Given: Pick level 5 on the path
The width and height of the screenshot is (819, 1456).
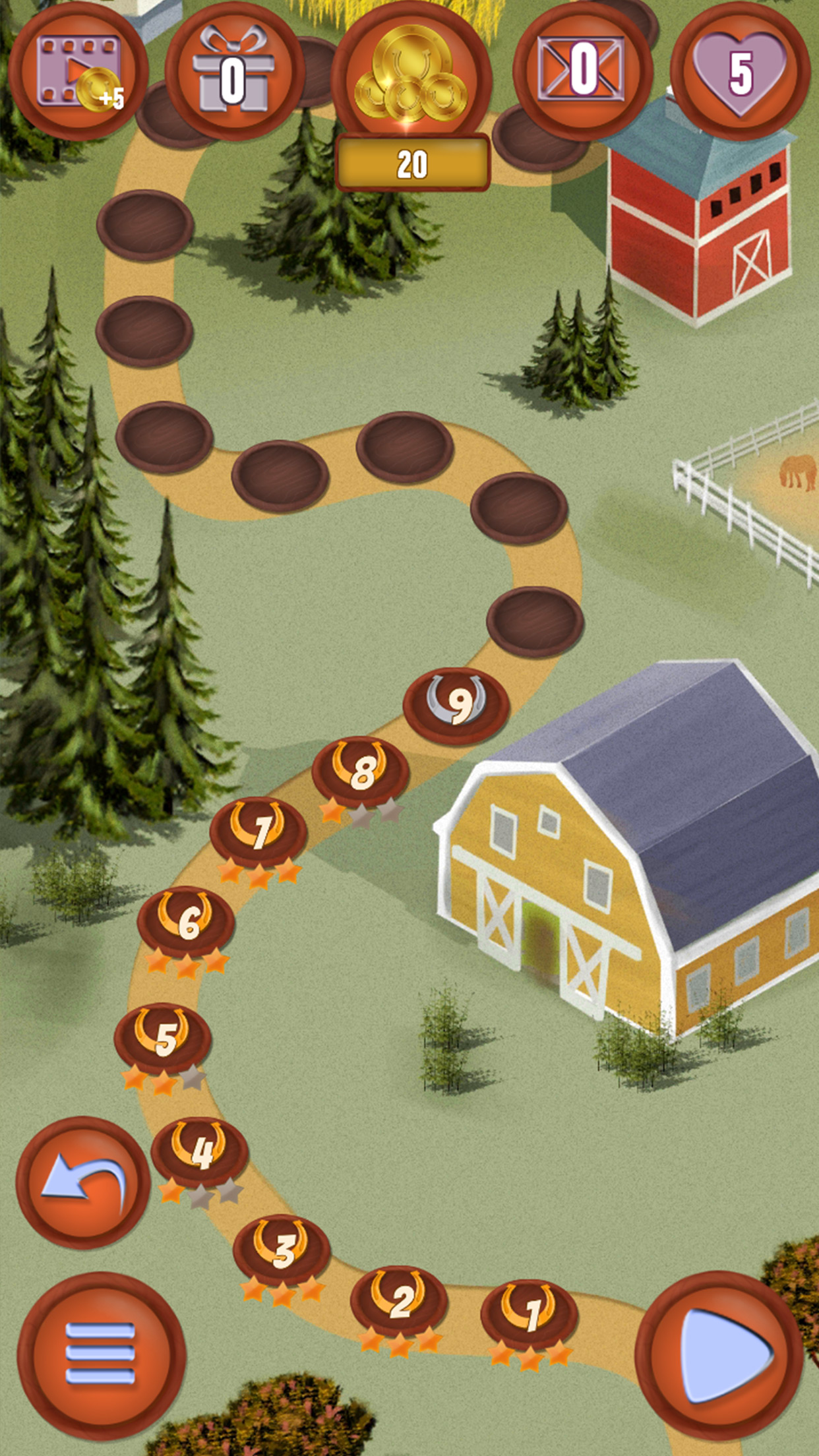Looking at the screenshot, I should 163,1038.
